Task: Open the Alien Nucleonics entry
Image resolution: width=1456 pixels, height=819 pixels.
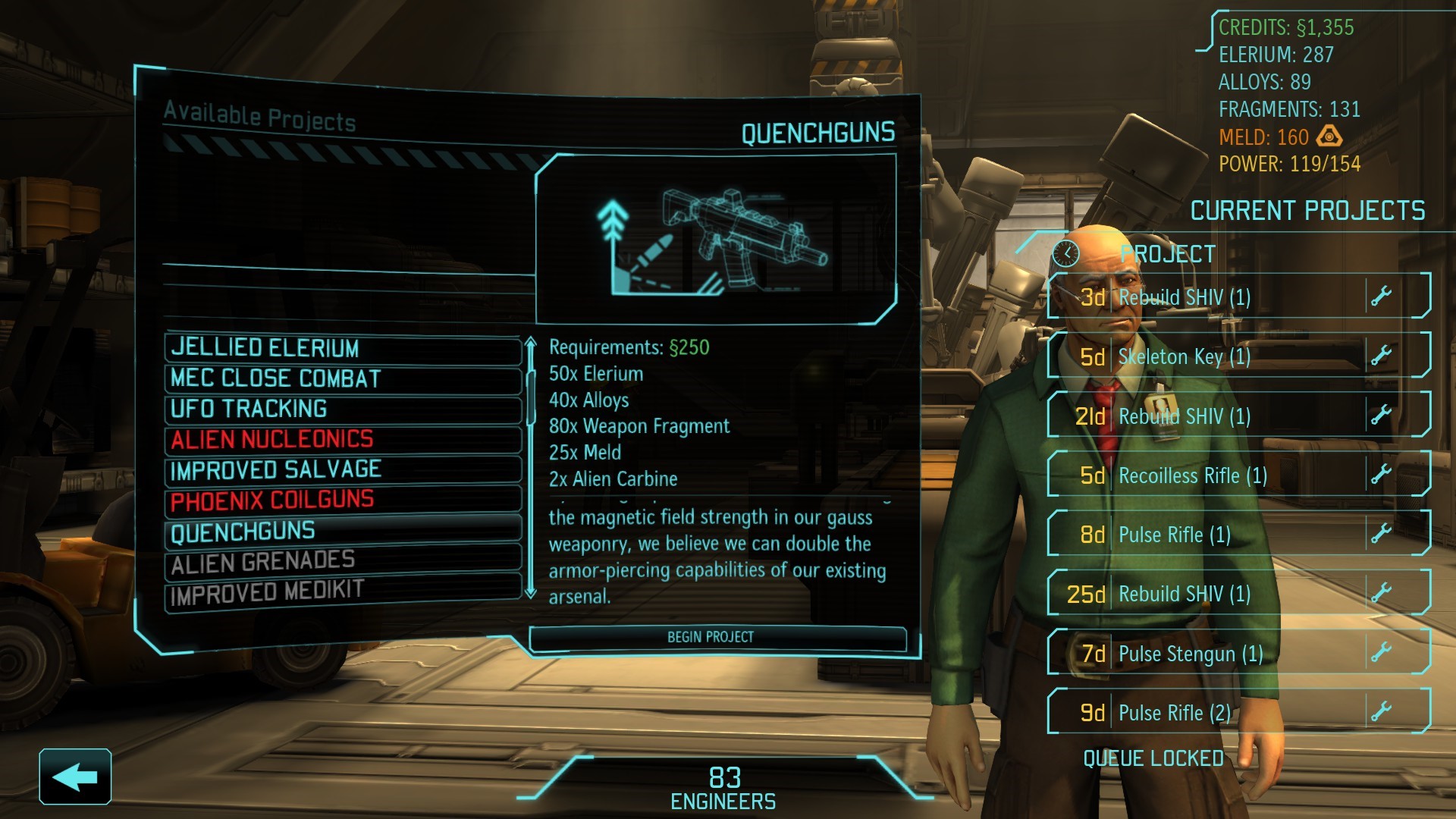Action: pos(343,440)
